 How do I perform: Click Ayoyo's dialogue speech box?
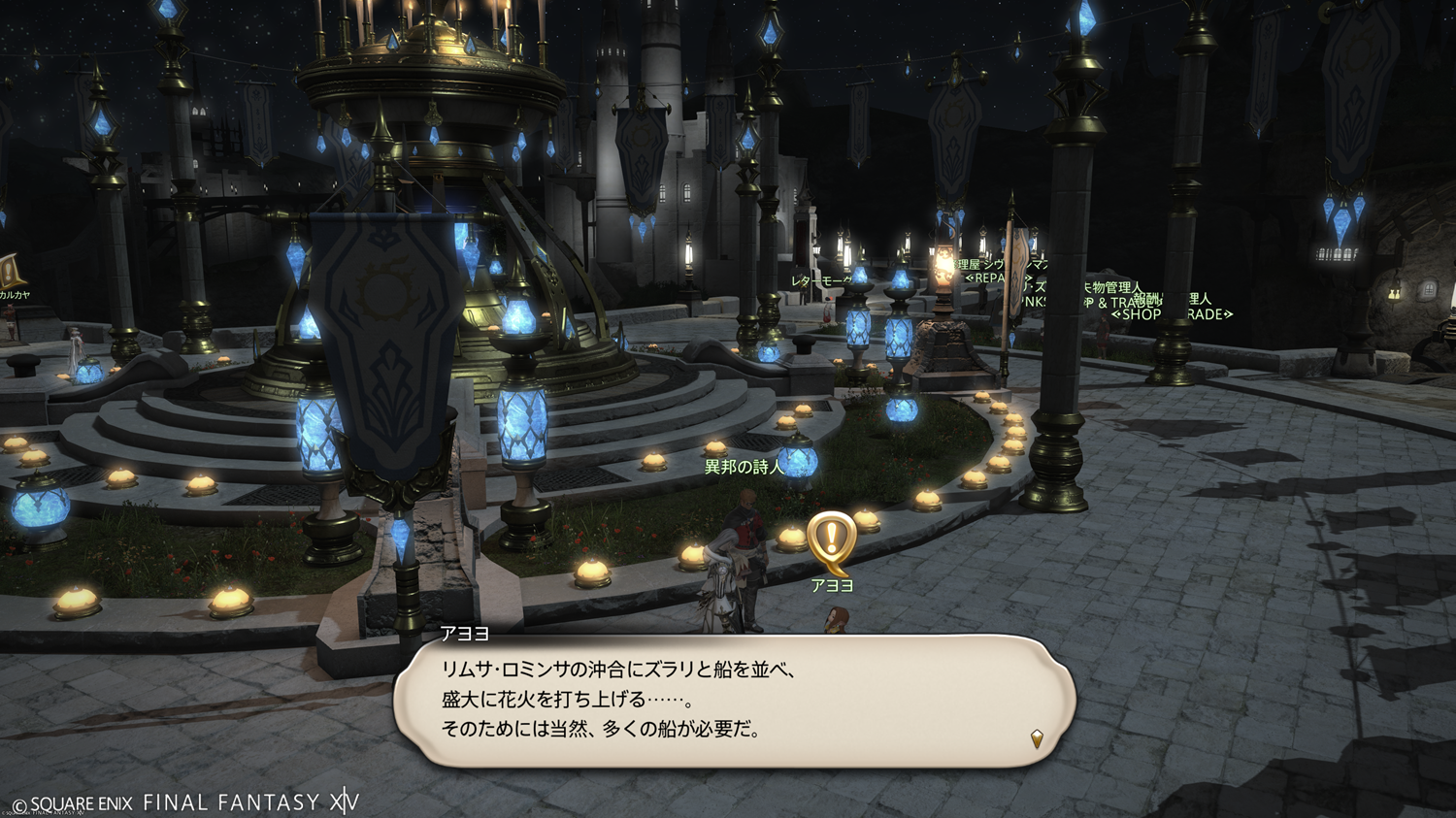pos(734,701)
